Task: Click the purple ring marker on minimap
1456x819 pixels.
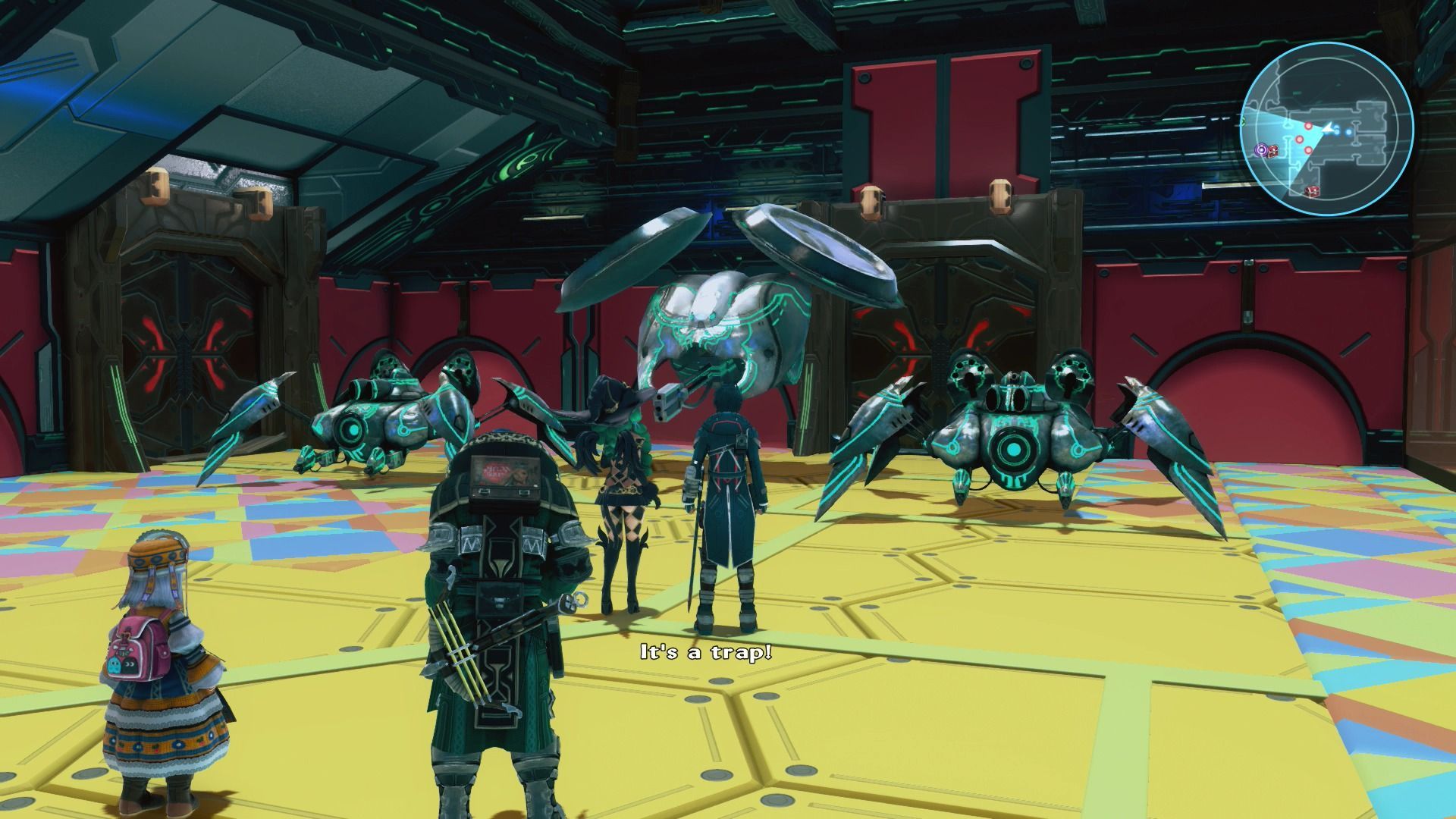Action: [1260, 150]
